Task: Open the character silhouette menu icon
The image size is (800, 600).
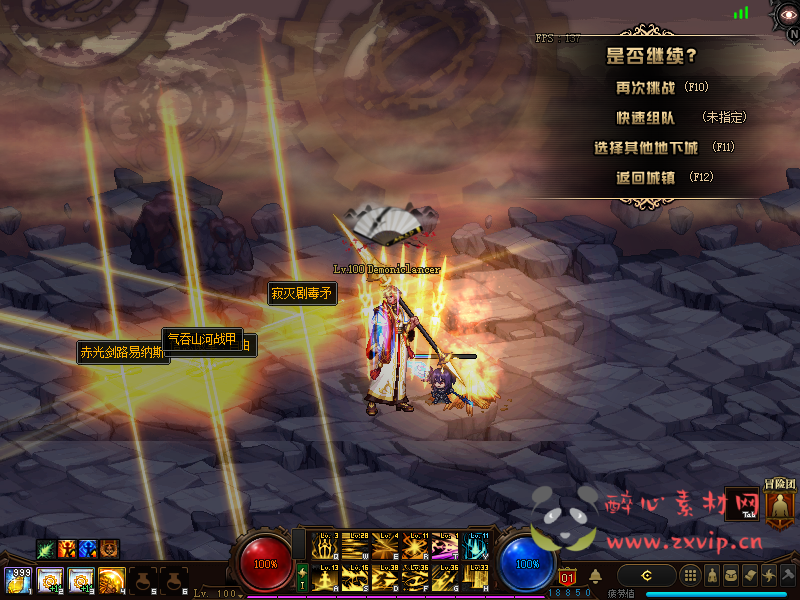Action: pos(712,576)
